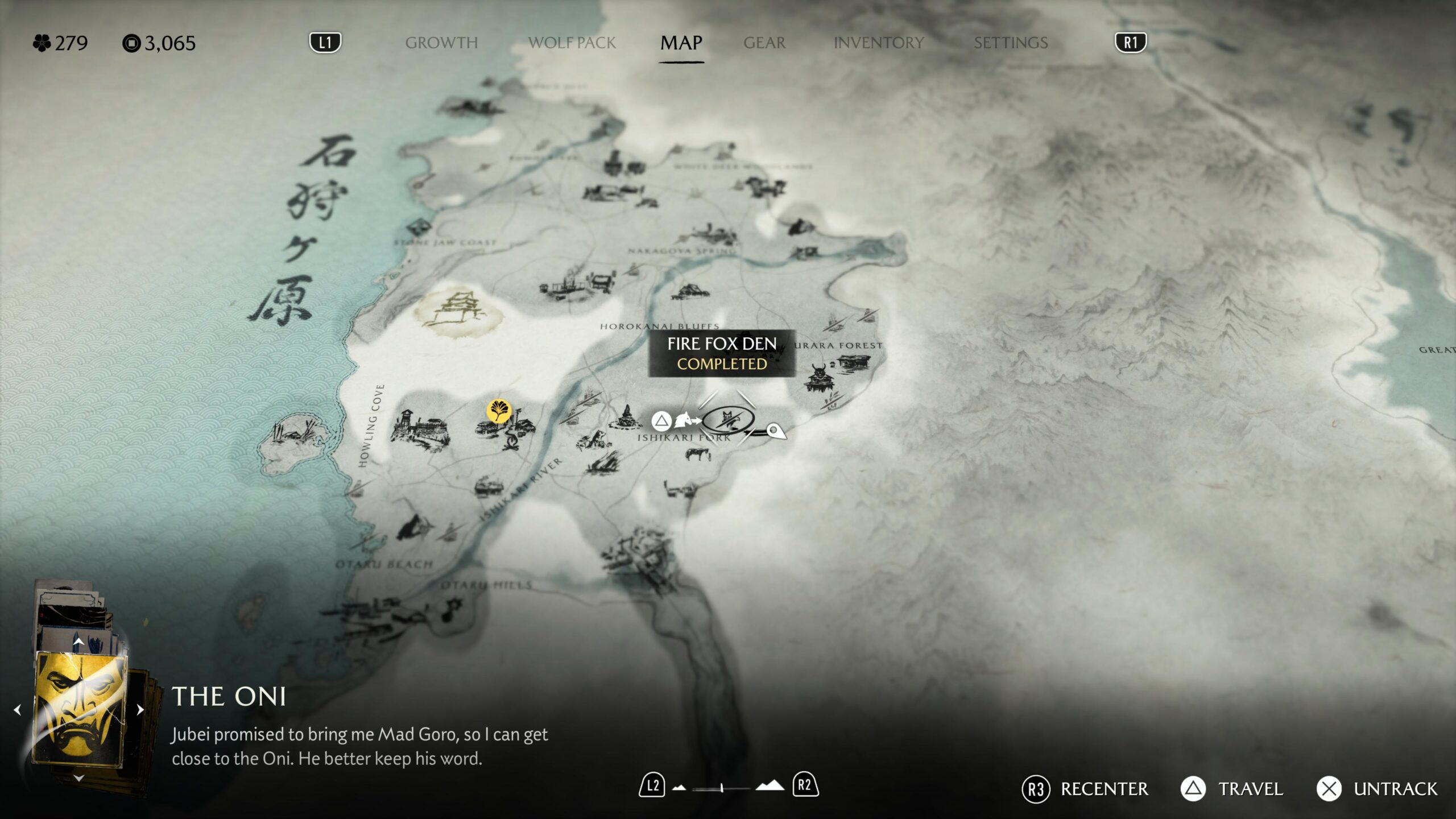Select the Map tab
1456x819 pixels.
pyautogui.click(x=681, y=43)
